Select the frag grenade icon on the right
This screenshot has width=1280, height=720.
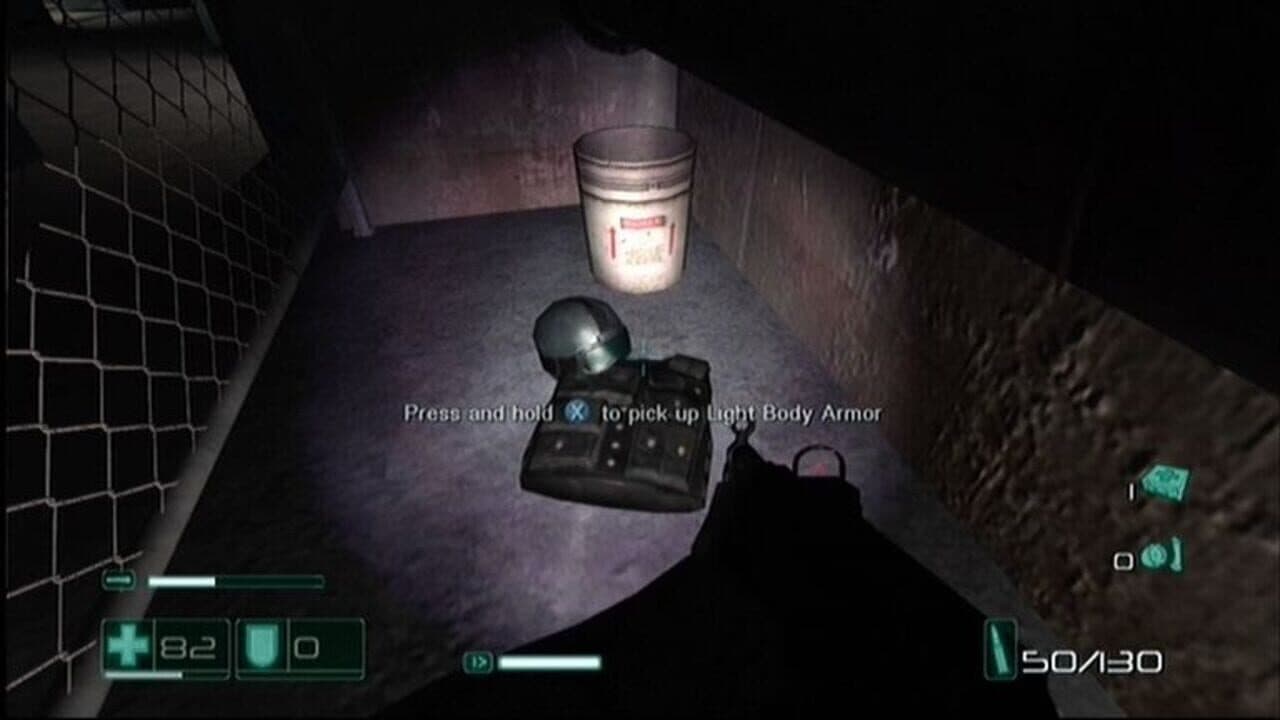[x=1166, y=484]
